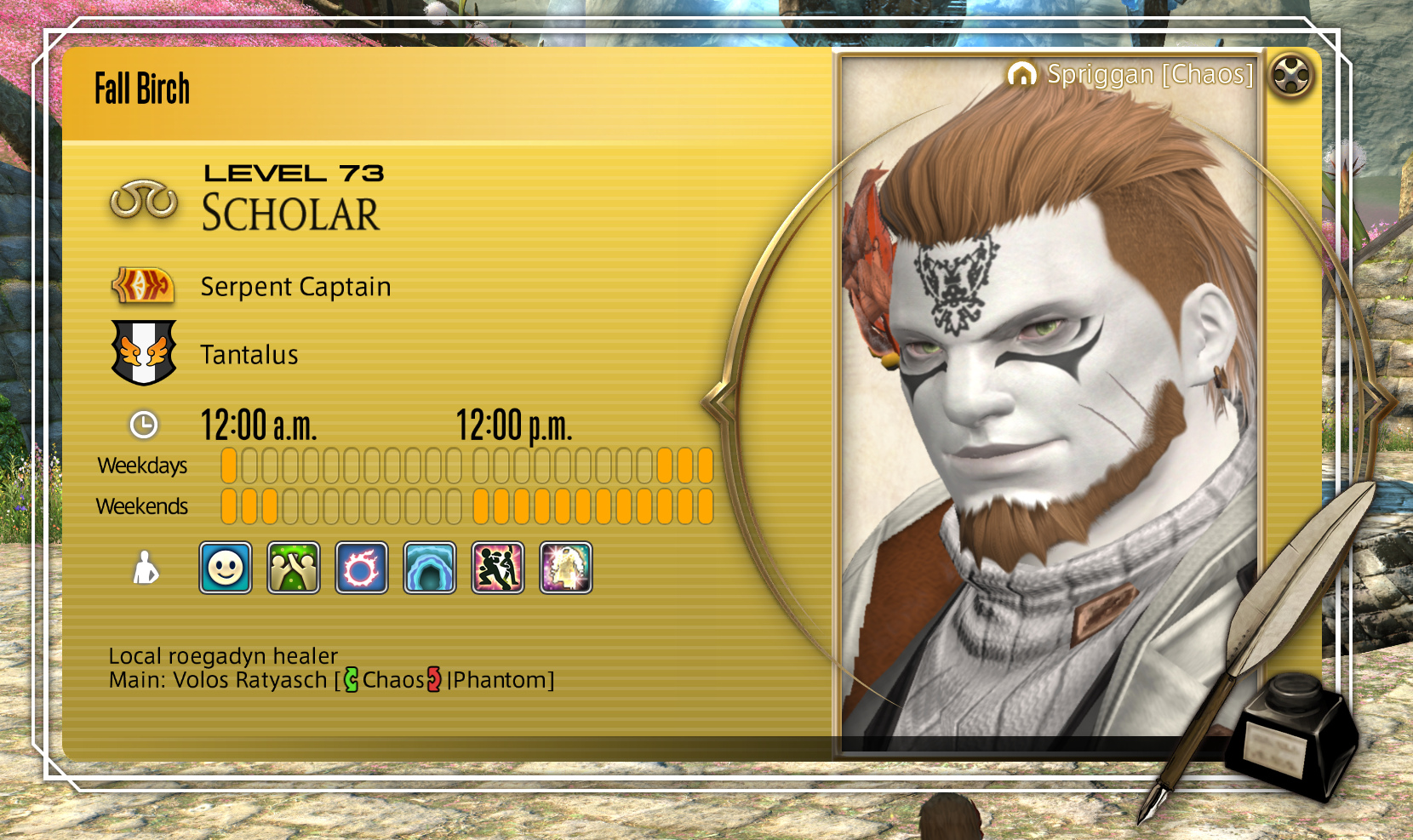
Task: Click the Scholar job icon
Action: click(x=144, y=201)
